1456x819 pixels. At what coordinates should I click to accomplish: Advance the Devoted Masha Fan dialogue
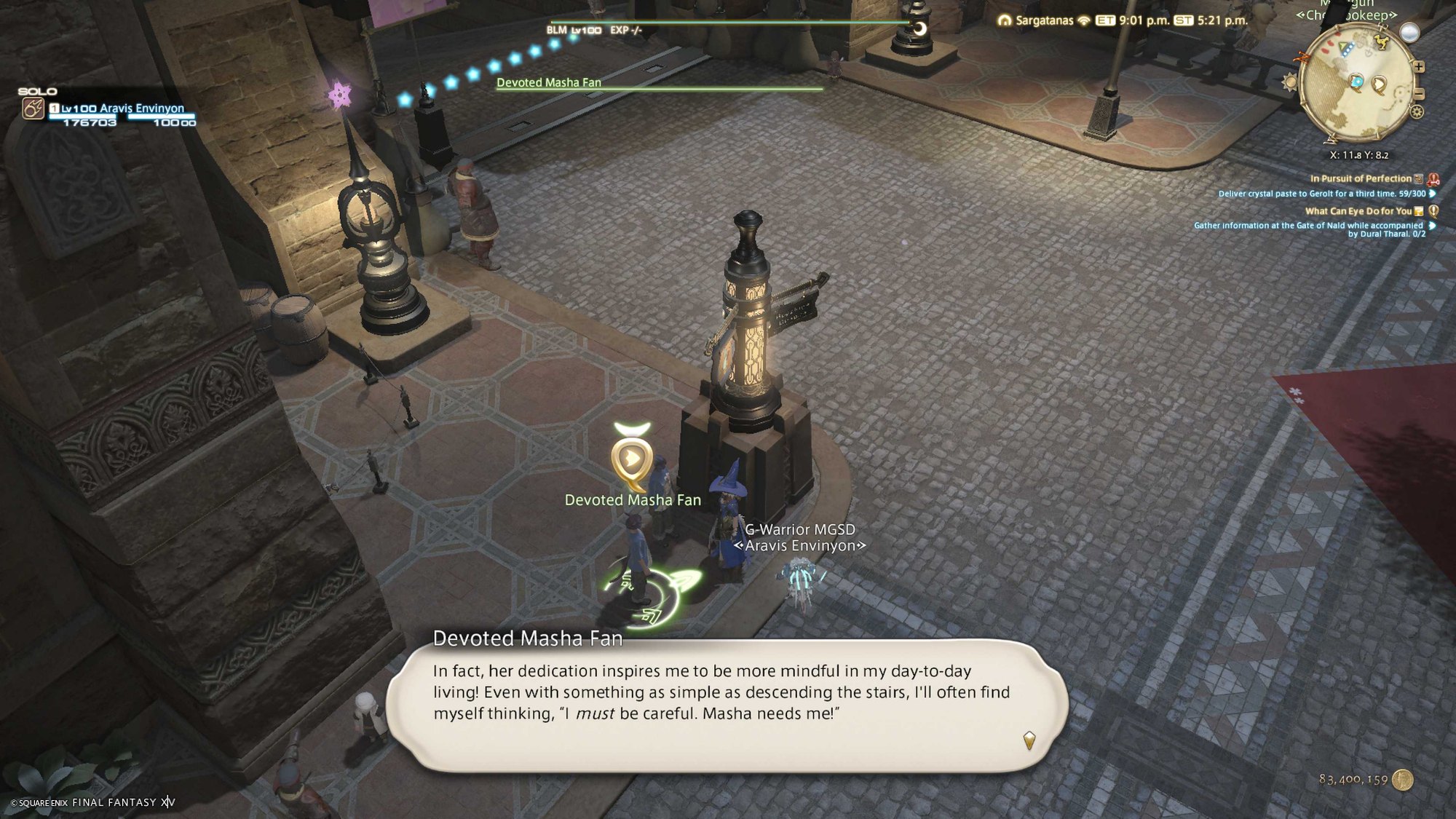coord(1029,740)
